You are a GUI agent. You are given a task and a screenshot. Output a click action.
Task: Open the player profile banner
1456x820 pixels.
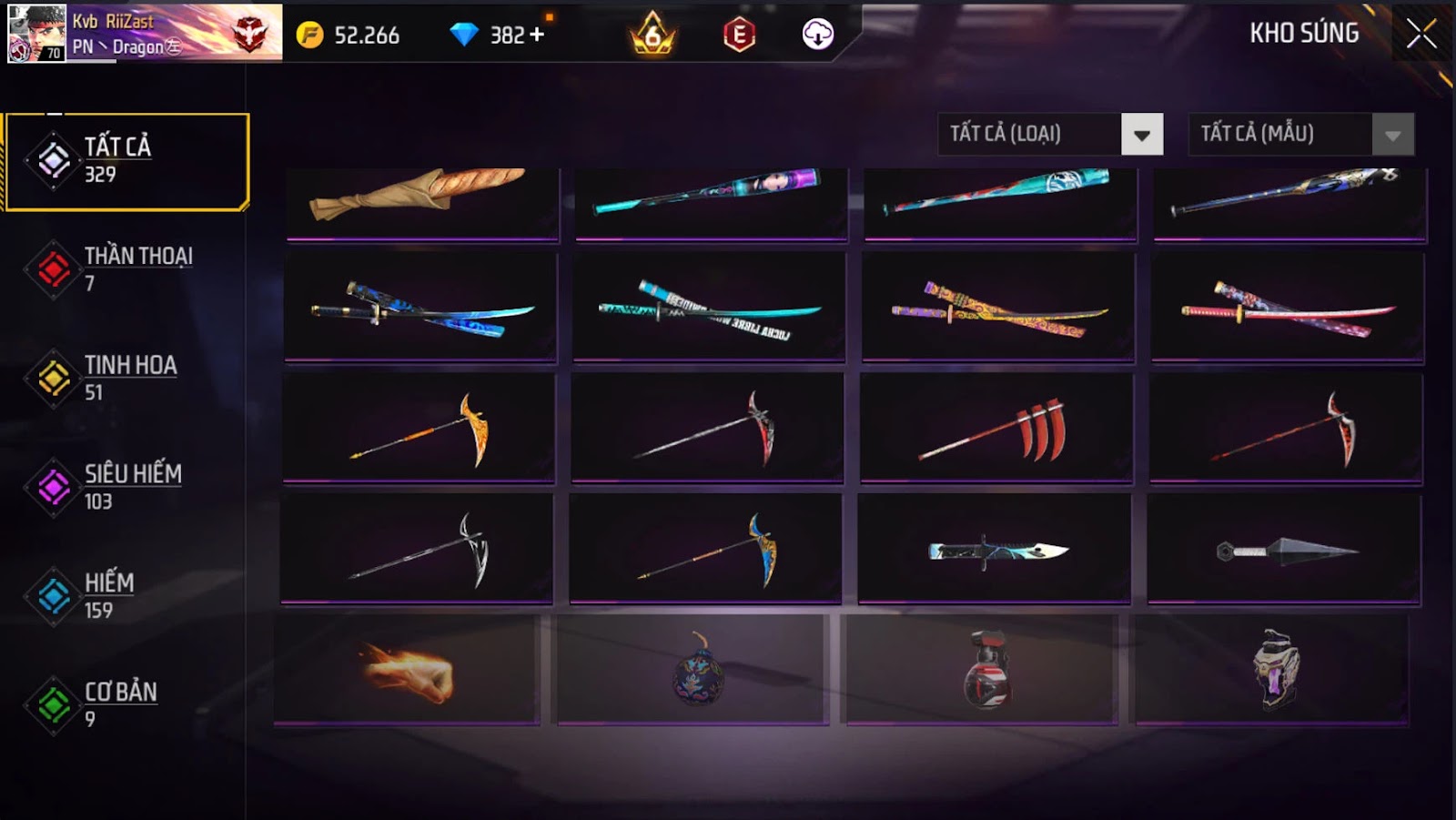(146, 33)
